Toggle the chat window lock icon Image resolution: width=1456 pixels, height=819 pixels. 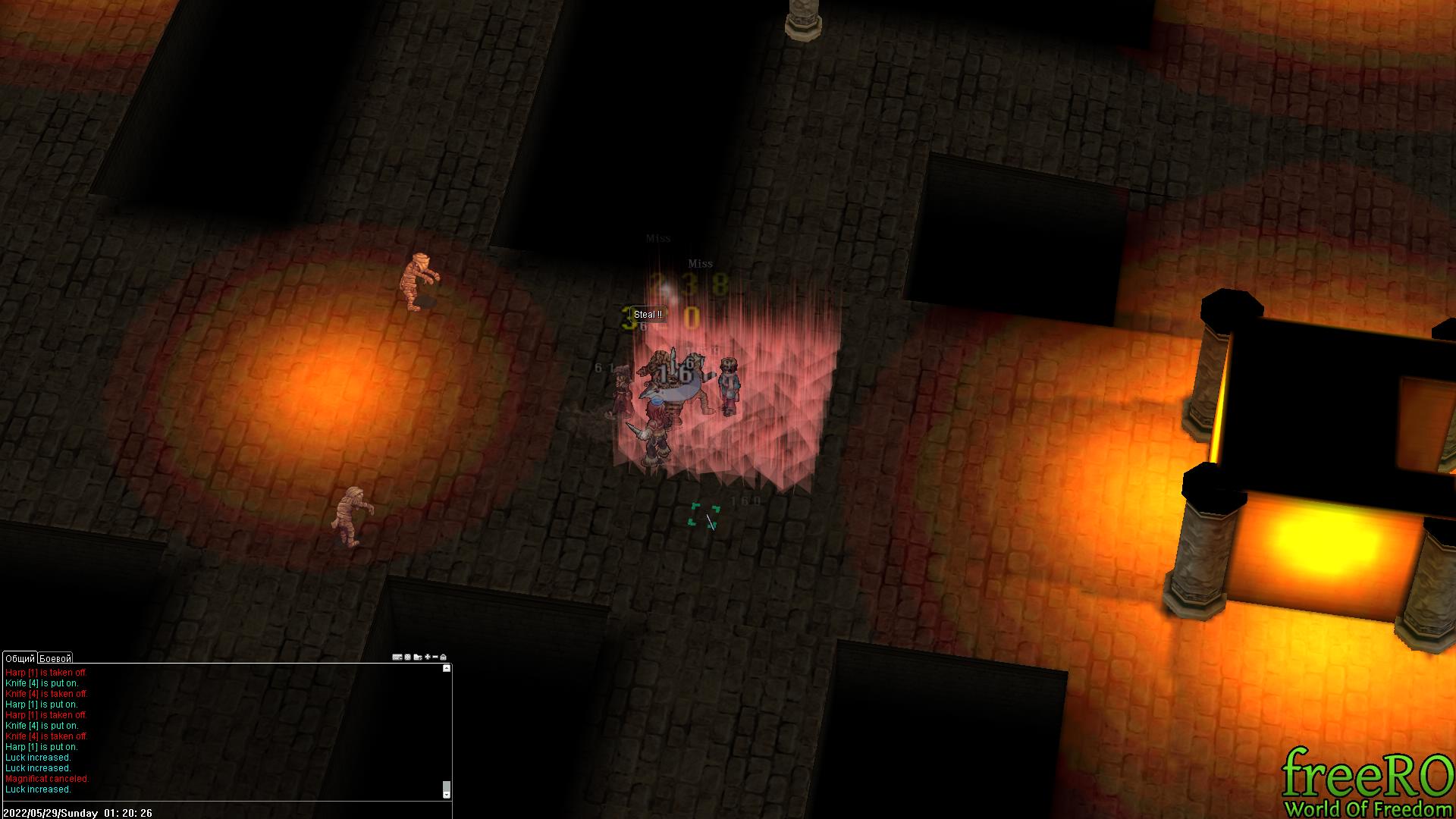point(444,657)
